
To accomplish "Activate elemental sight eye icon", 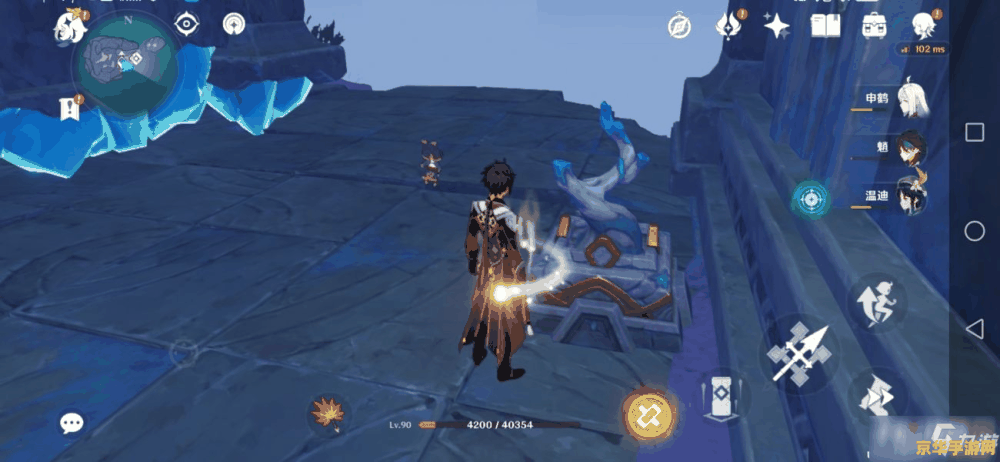I will pyautogui.click(x=186, y=24).
